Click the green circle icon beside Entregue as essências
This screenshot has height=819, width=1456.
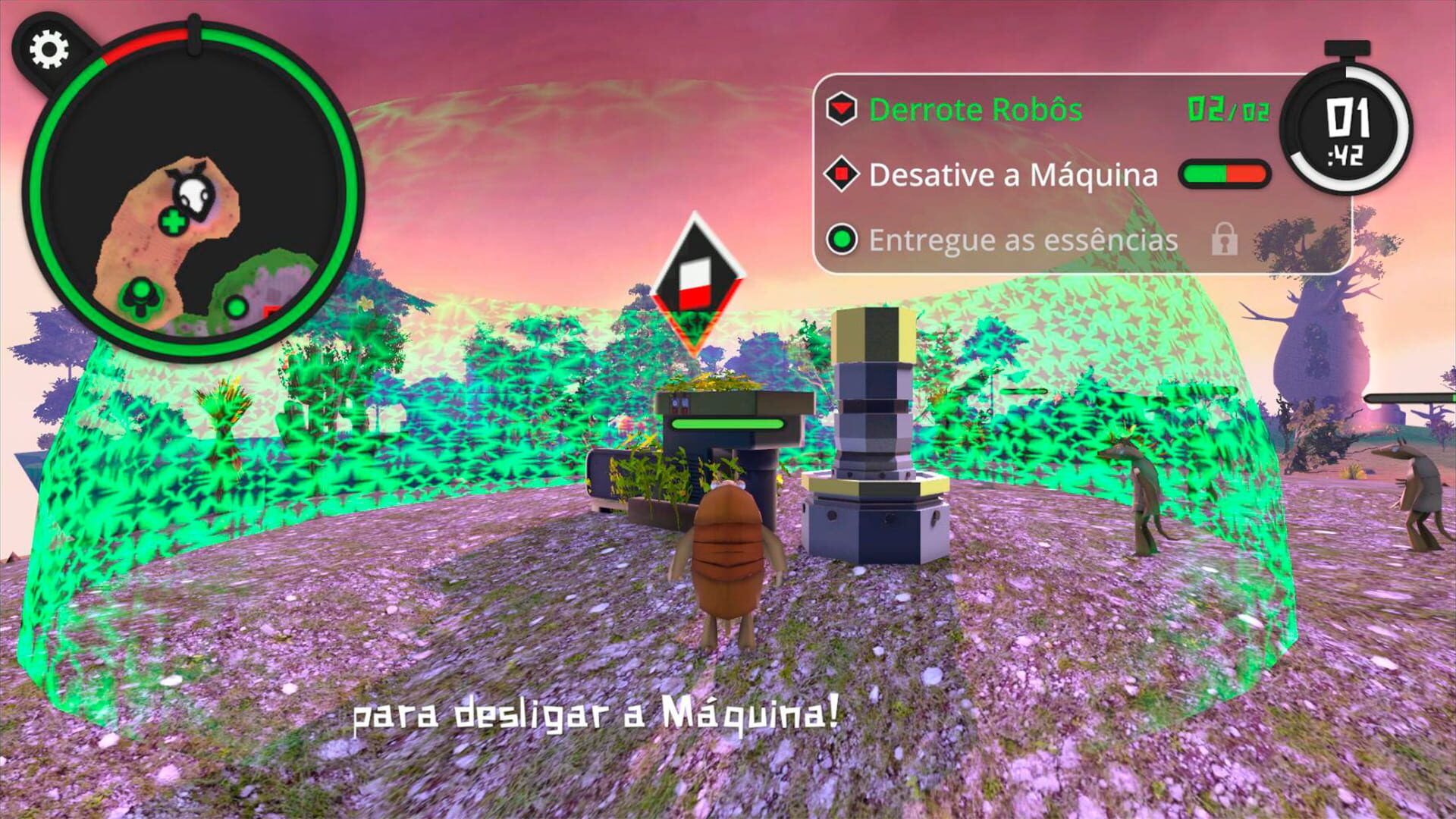(x=841, y=240)
